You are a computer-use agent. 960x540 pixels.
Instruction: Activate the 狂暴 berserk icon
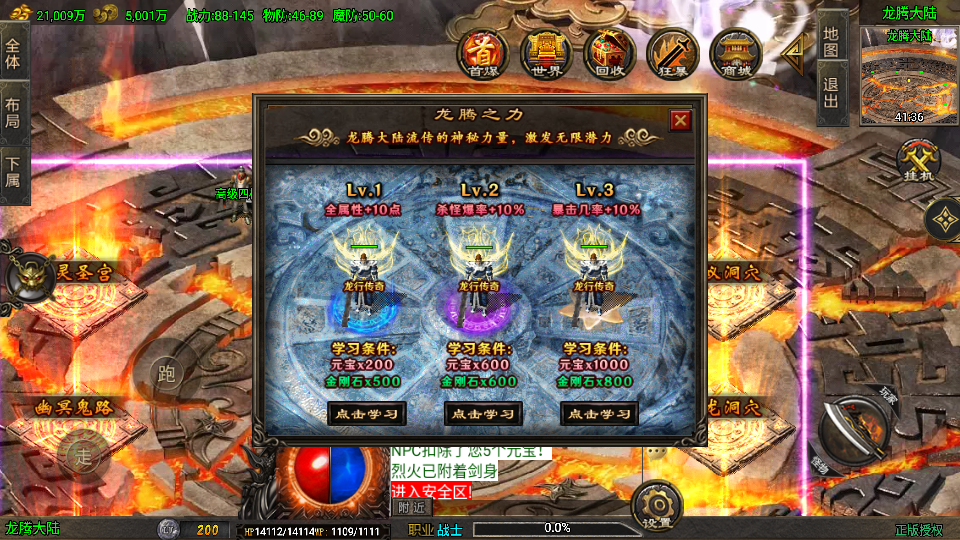tap(671, 54)
